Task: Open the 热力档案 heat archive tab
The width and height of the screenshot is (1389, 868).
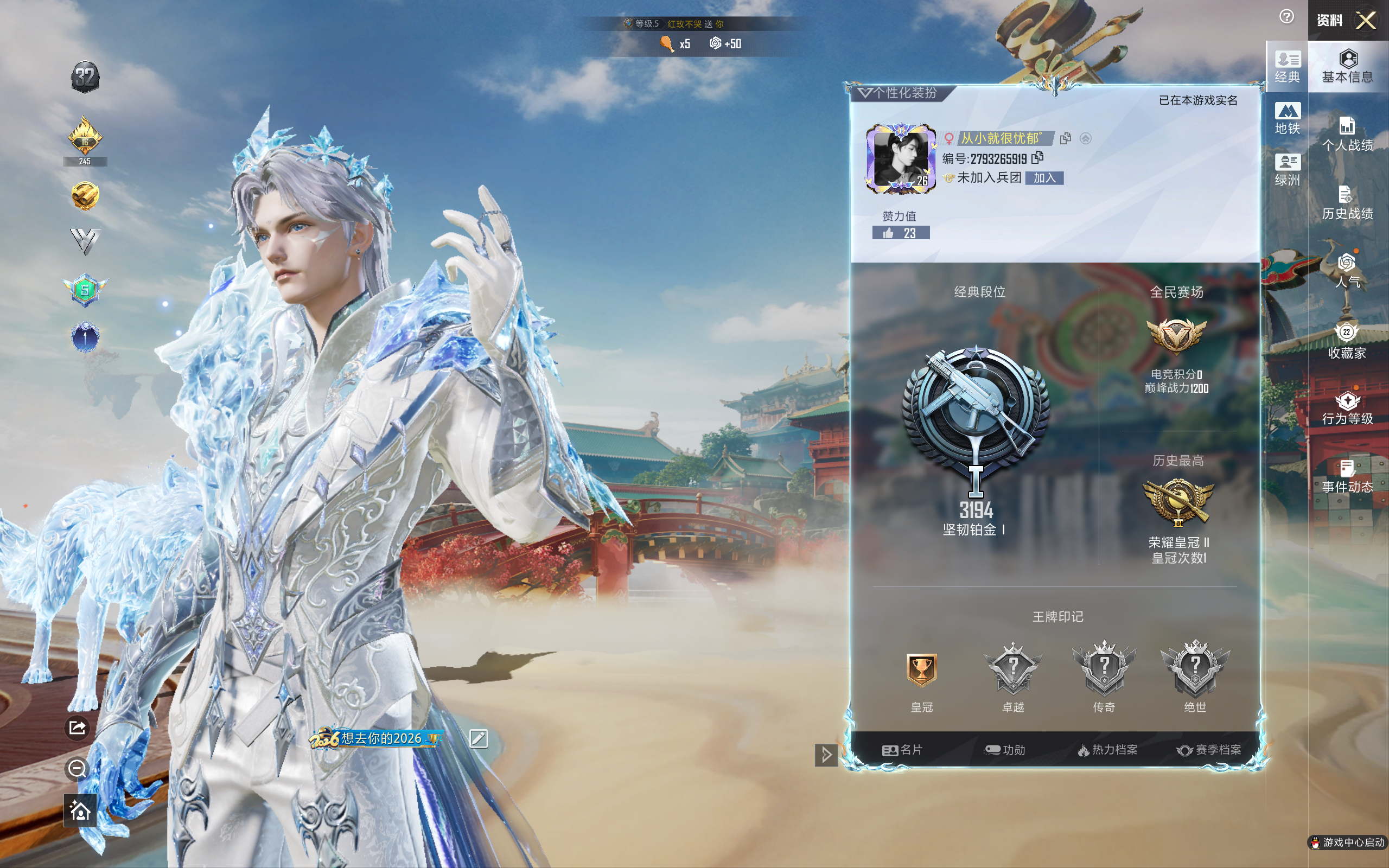Action: click(x=1107, y=750)
